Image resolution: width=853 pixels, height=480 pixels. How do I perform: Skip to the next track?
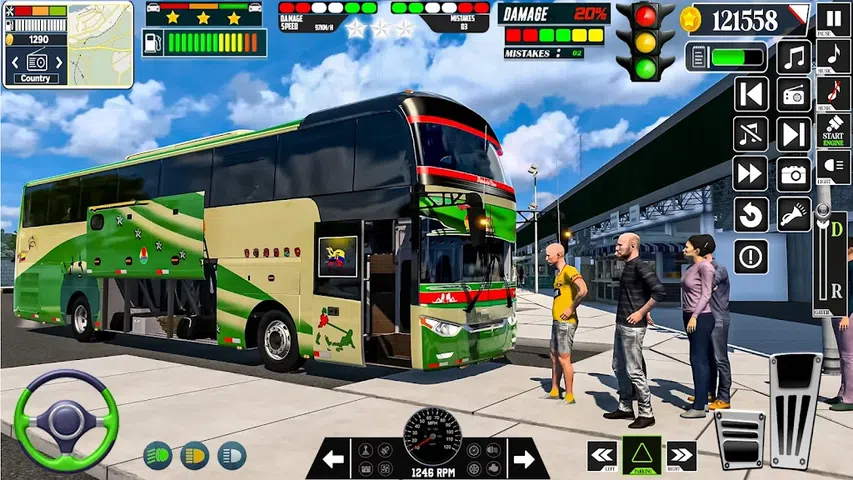[x=794, y=134]
